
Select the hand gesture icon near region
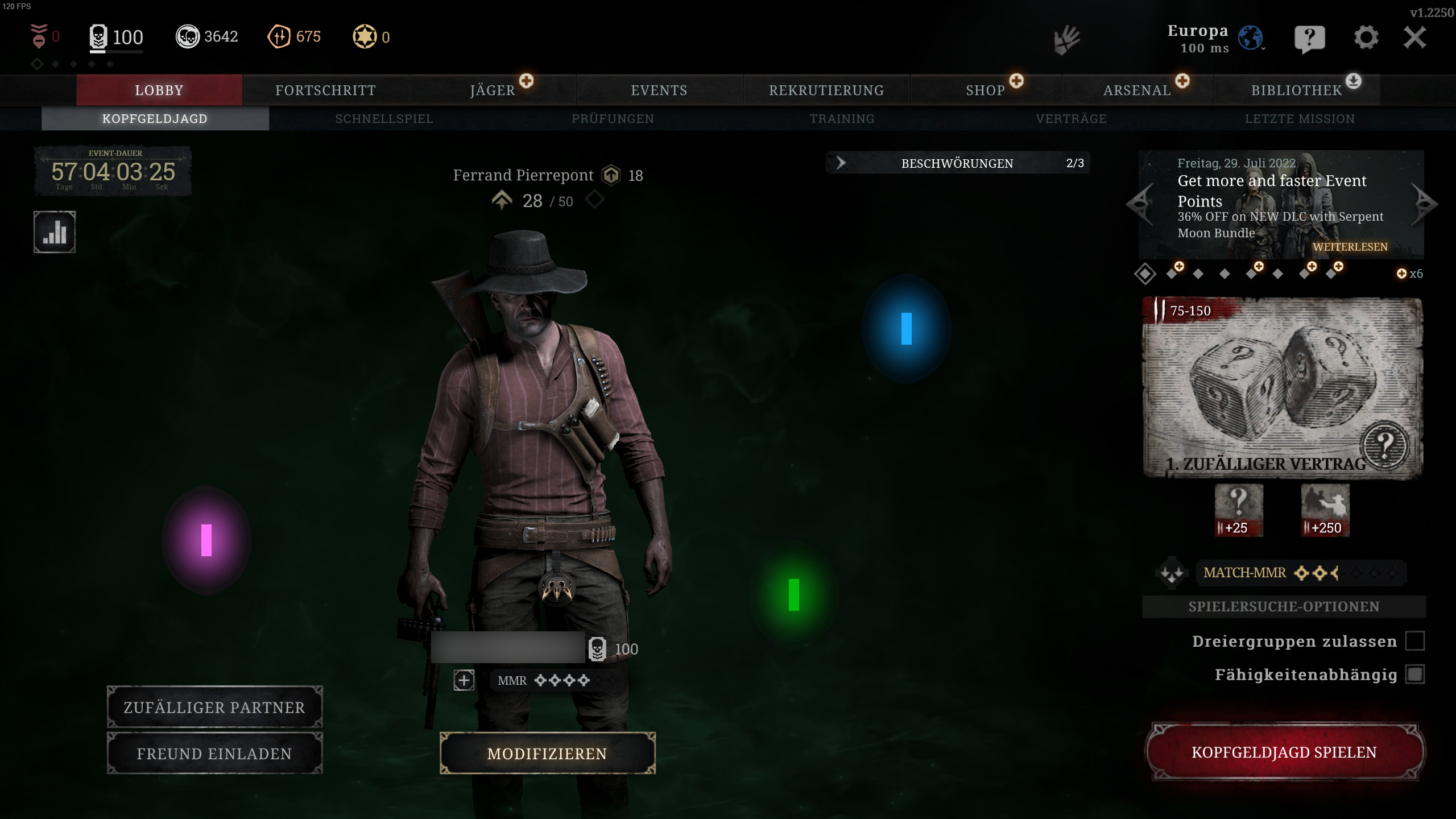tap(1068, 40)
